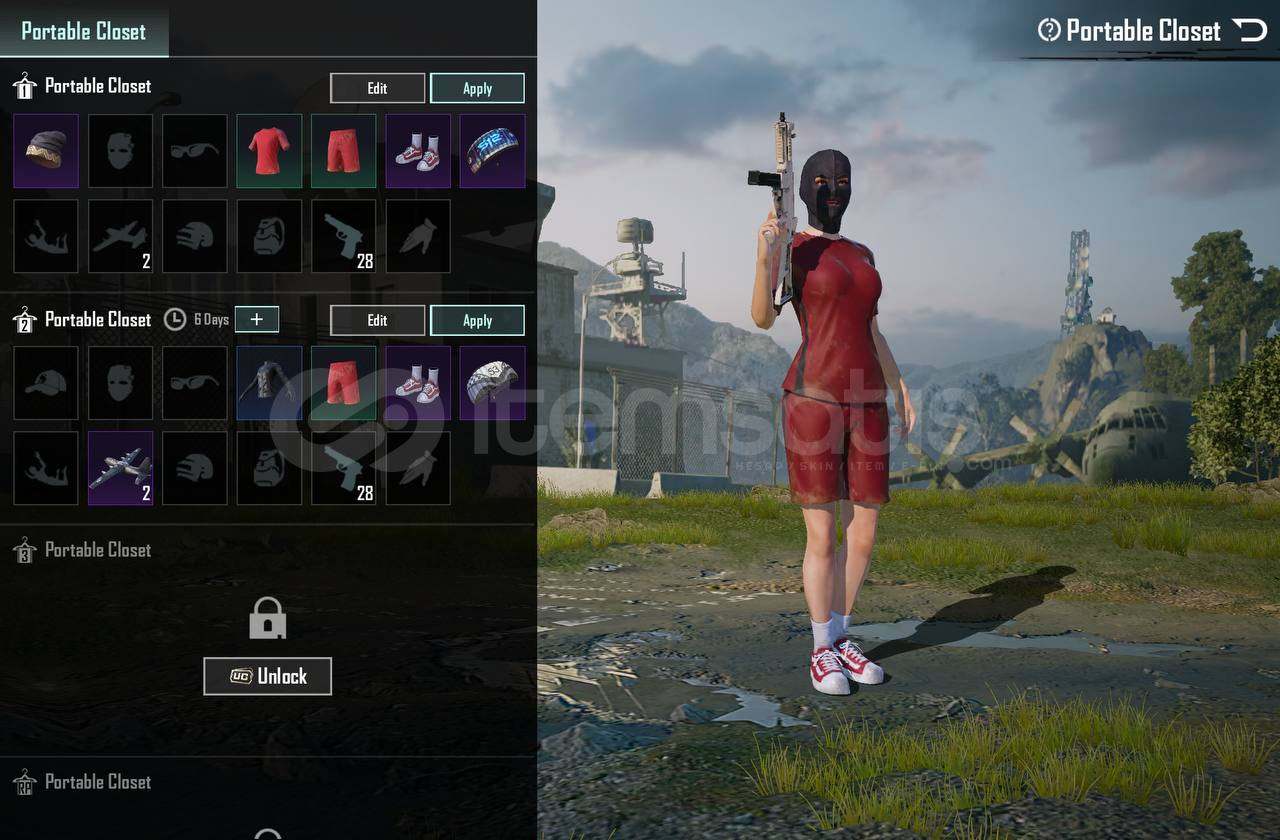Choose the blue helmet skin slot

tap(492, 151)
